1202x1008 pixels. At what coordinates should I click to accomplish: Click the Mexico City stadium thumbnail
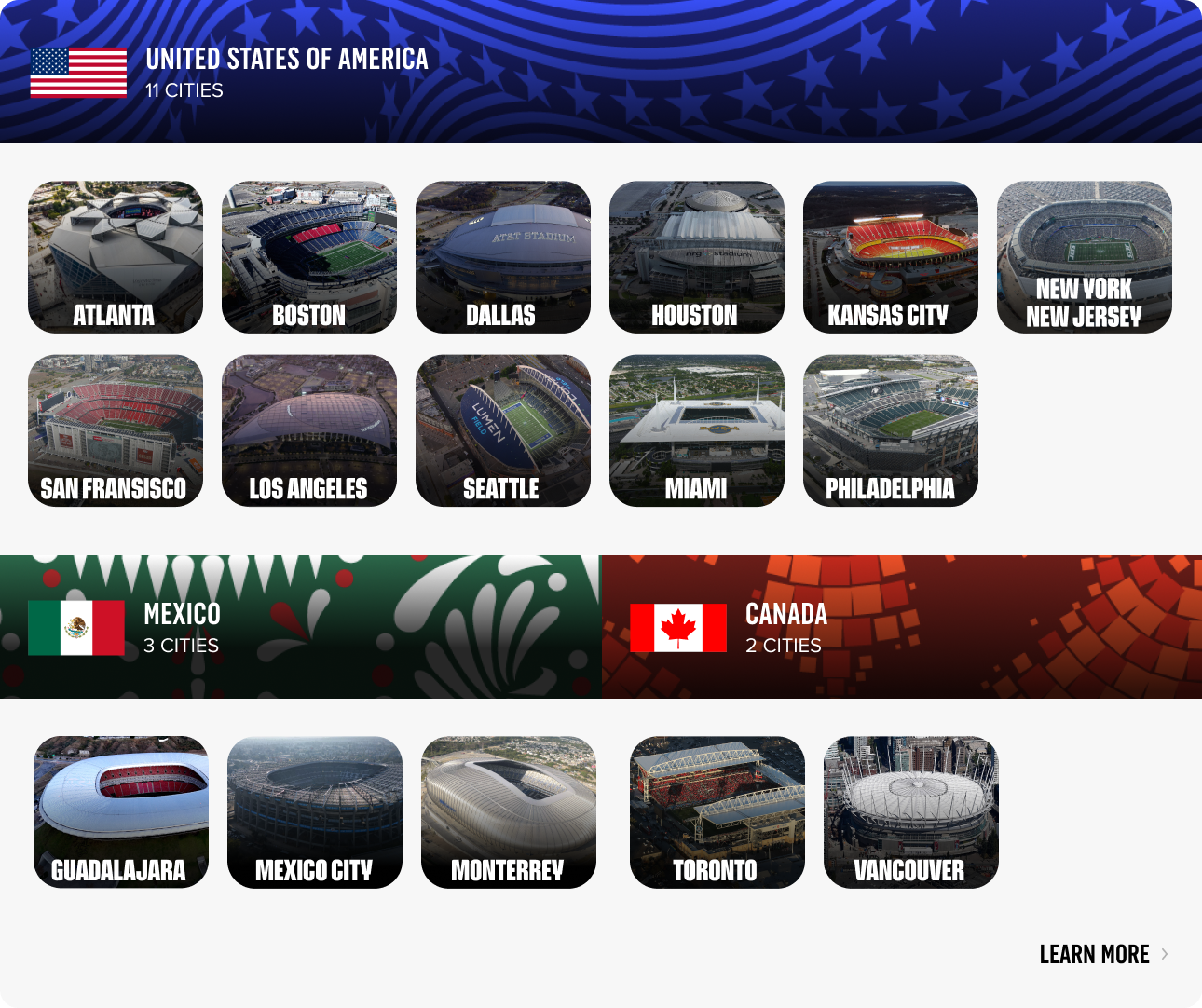315,810
